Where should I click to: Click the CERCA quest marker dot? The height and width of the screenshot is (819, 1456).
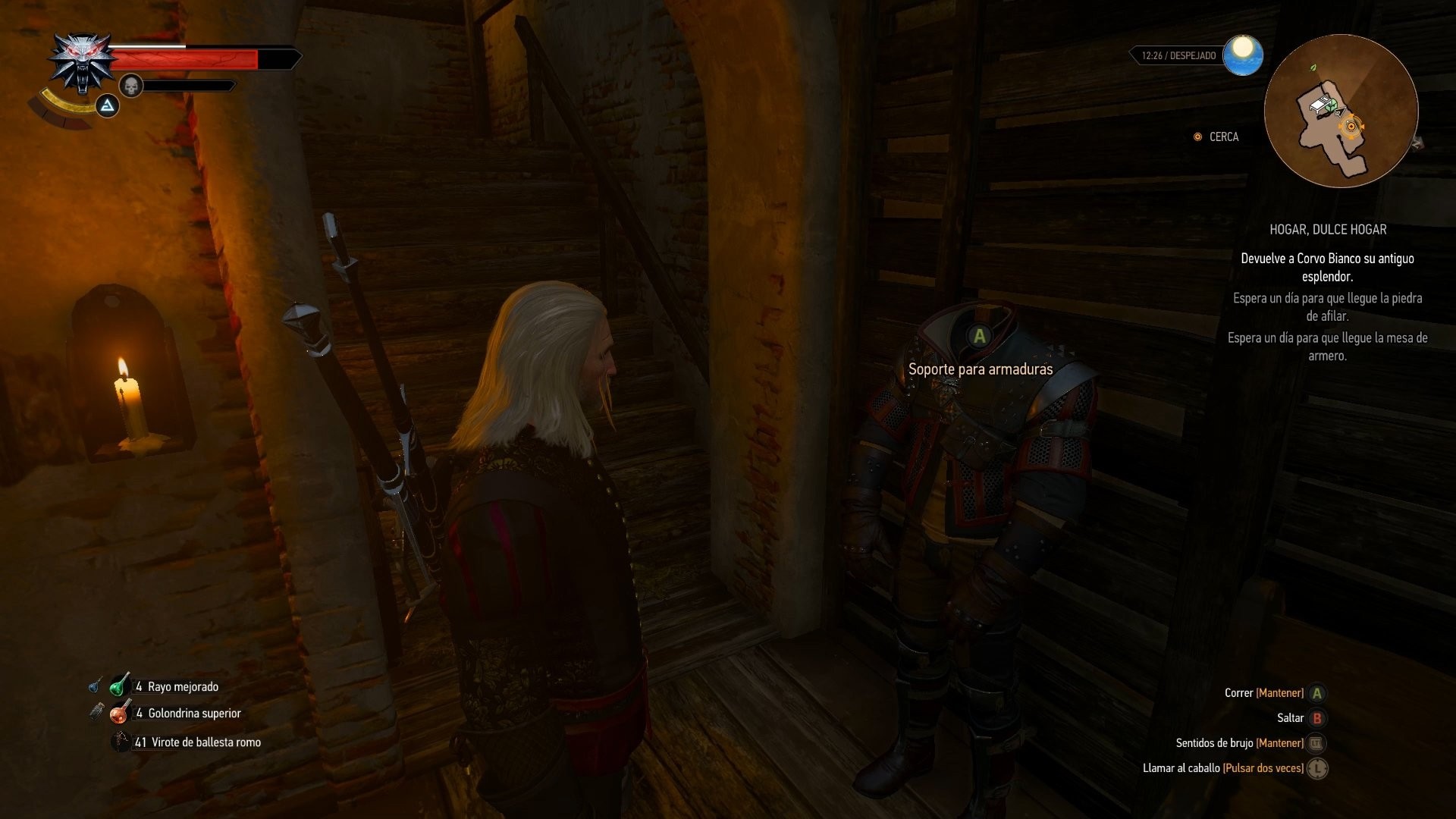click(1197, 137)
